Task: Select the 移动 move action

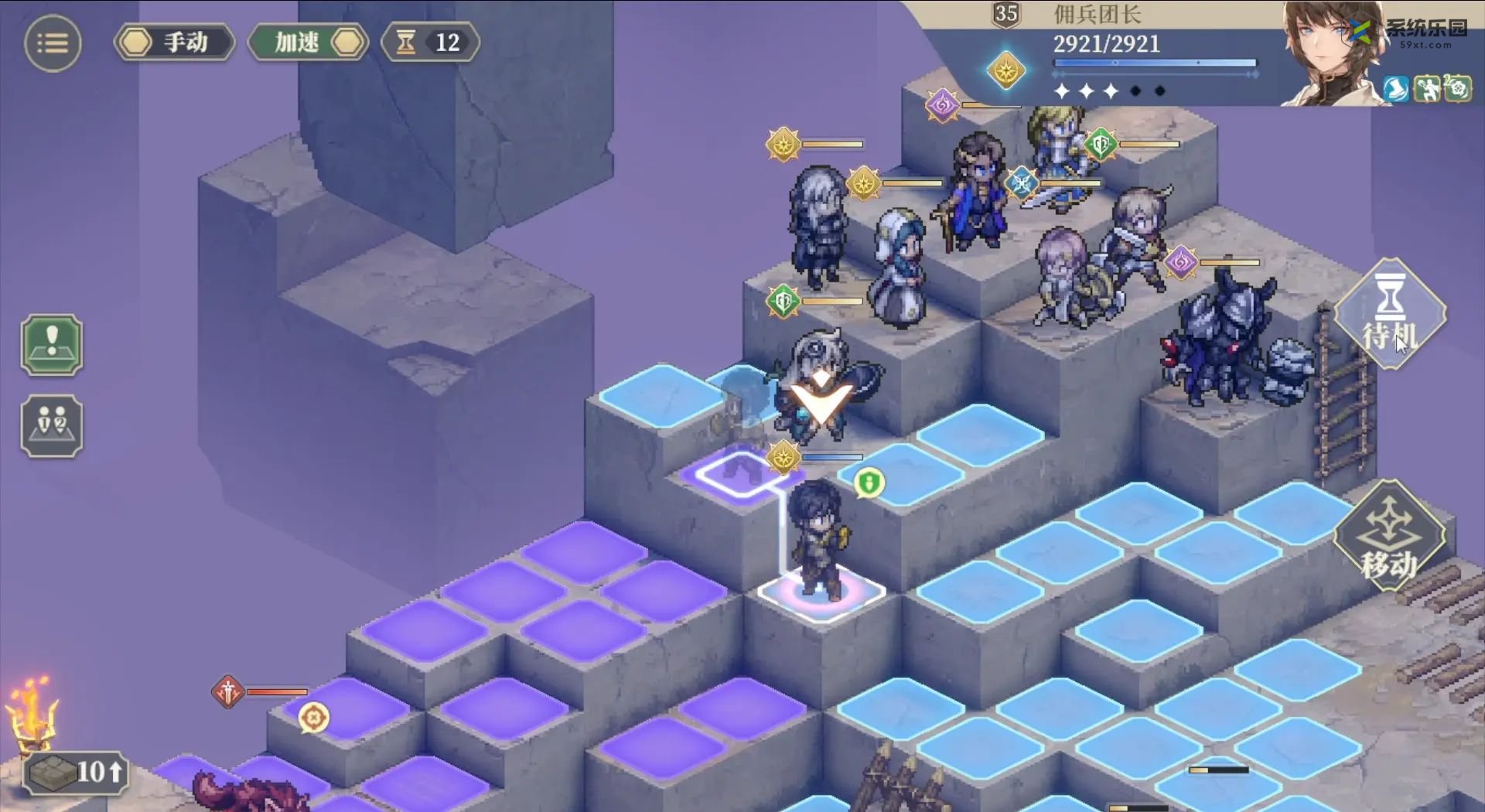Action: tap(1390, 537)
